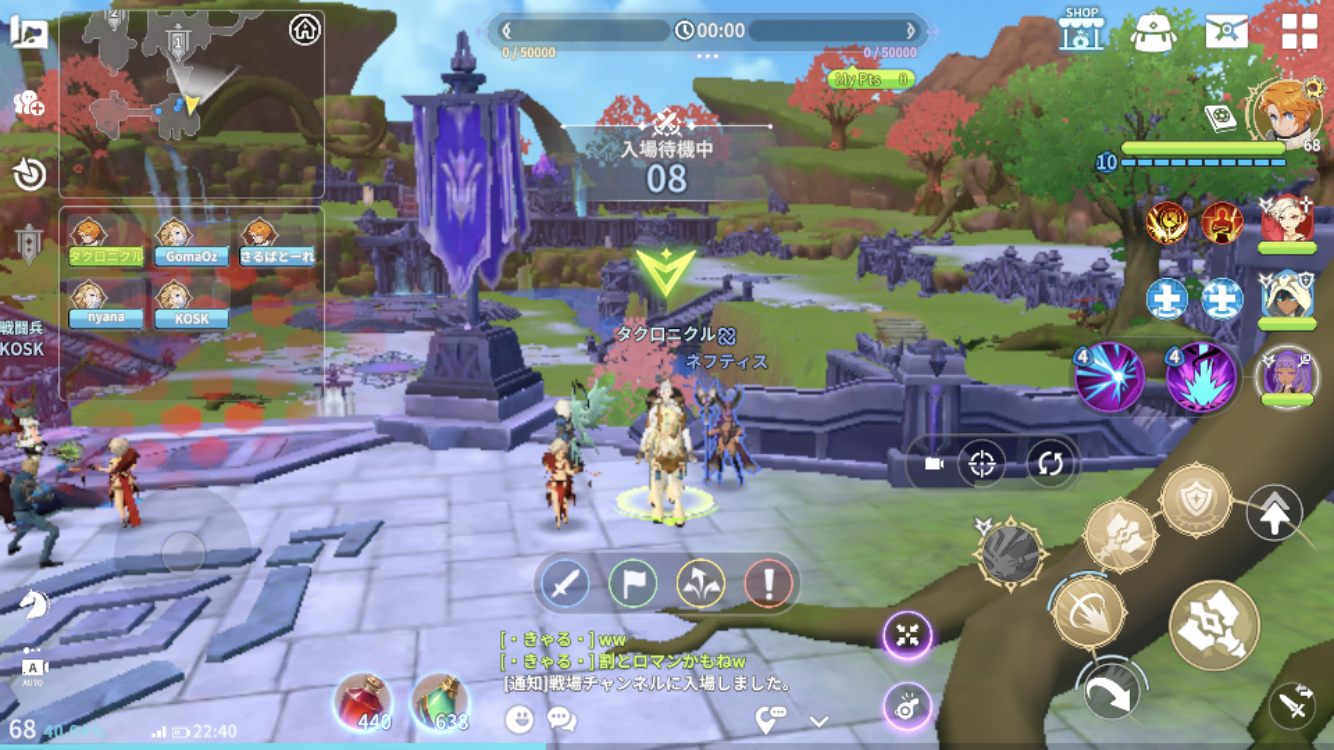Activate the target lock crosshair

click(982, 464)
